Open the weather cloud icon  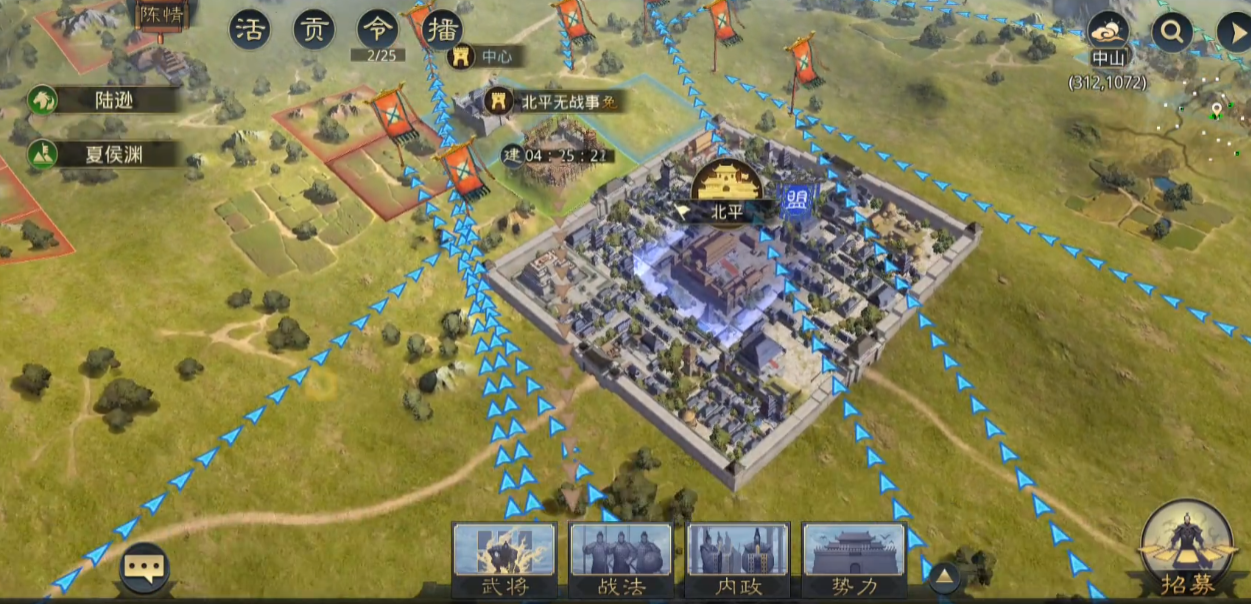pyautogui.click(x=1107, y=30)
